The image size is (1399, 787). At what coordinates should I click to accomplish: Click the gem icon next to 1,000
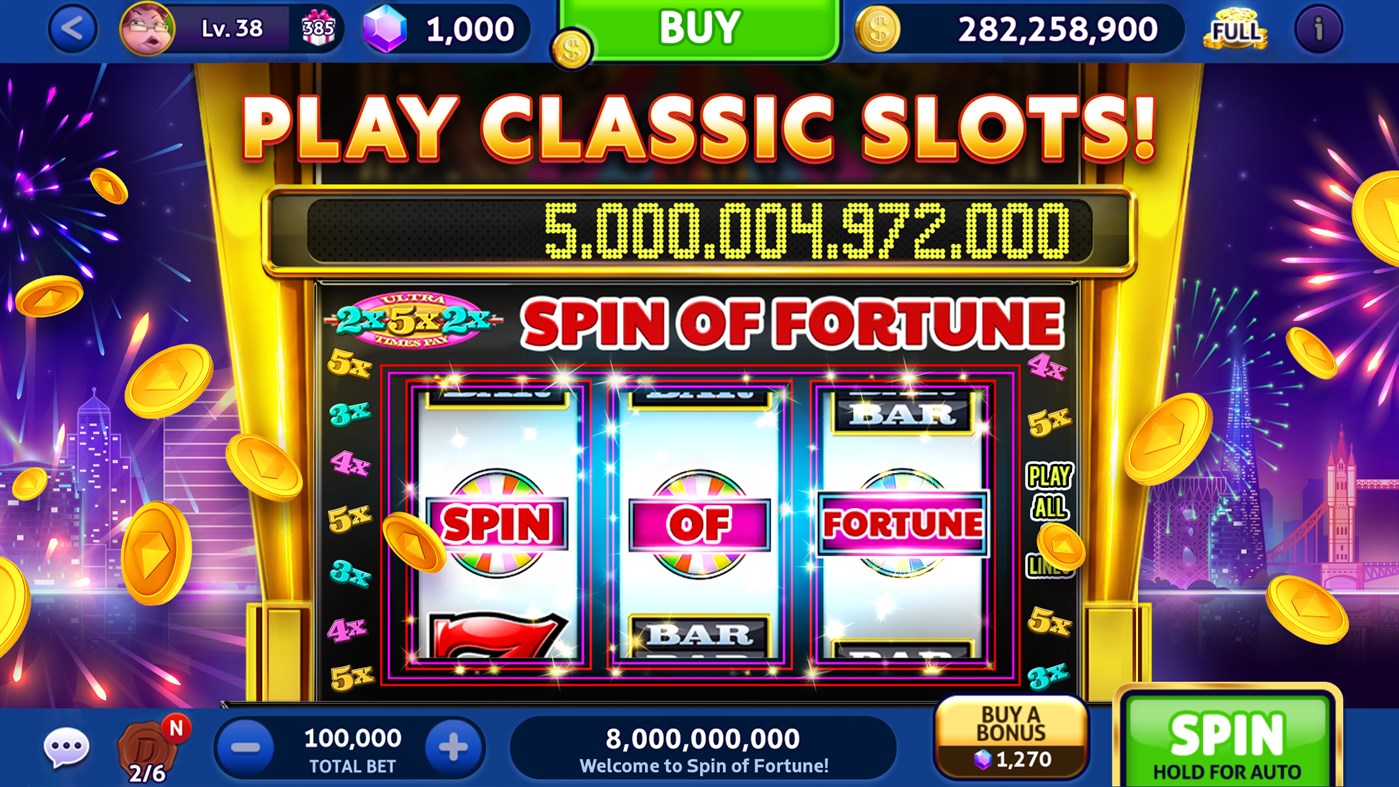point(384,29)
